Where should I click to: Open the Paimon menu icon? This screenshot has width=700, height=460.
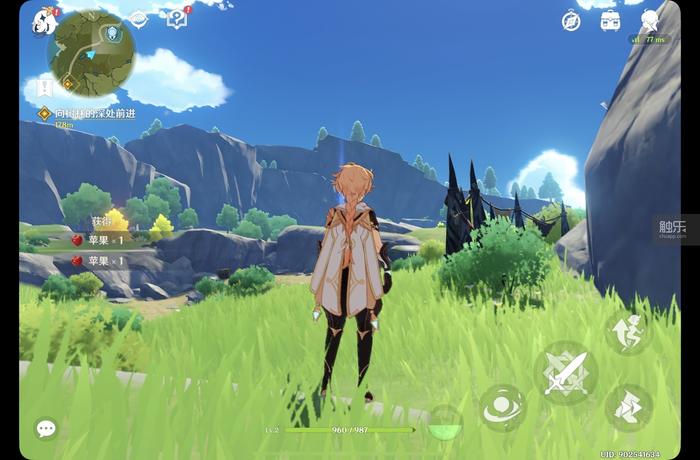(x=44, y=21)
